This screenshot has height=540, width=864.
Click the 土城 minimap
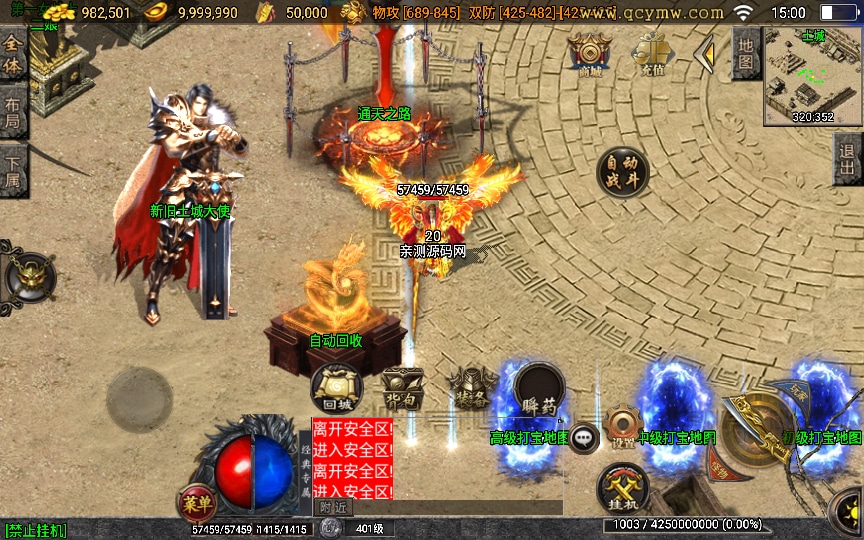pos(812,76)
